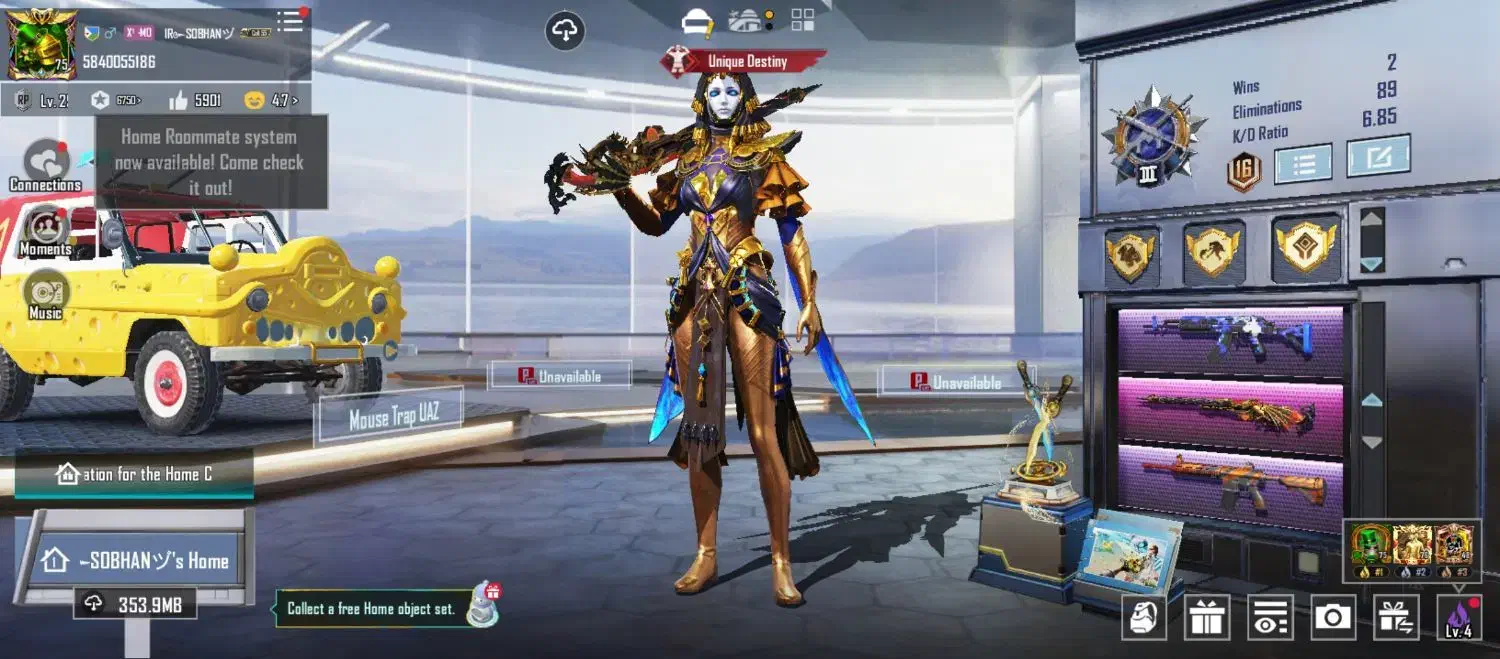This screenshot has height=659, width=1500.
Task: Take a photo with the camera button
Action: [1333, 617]
